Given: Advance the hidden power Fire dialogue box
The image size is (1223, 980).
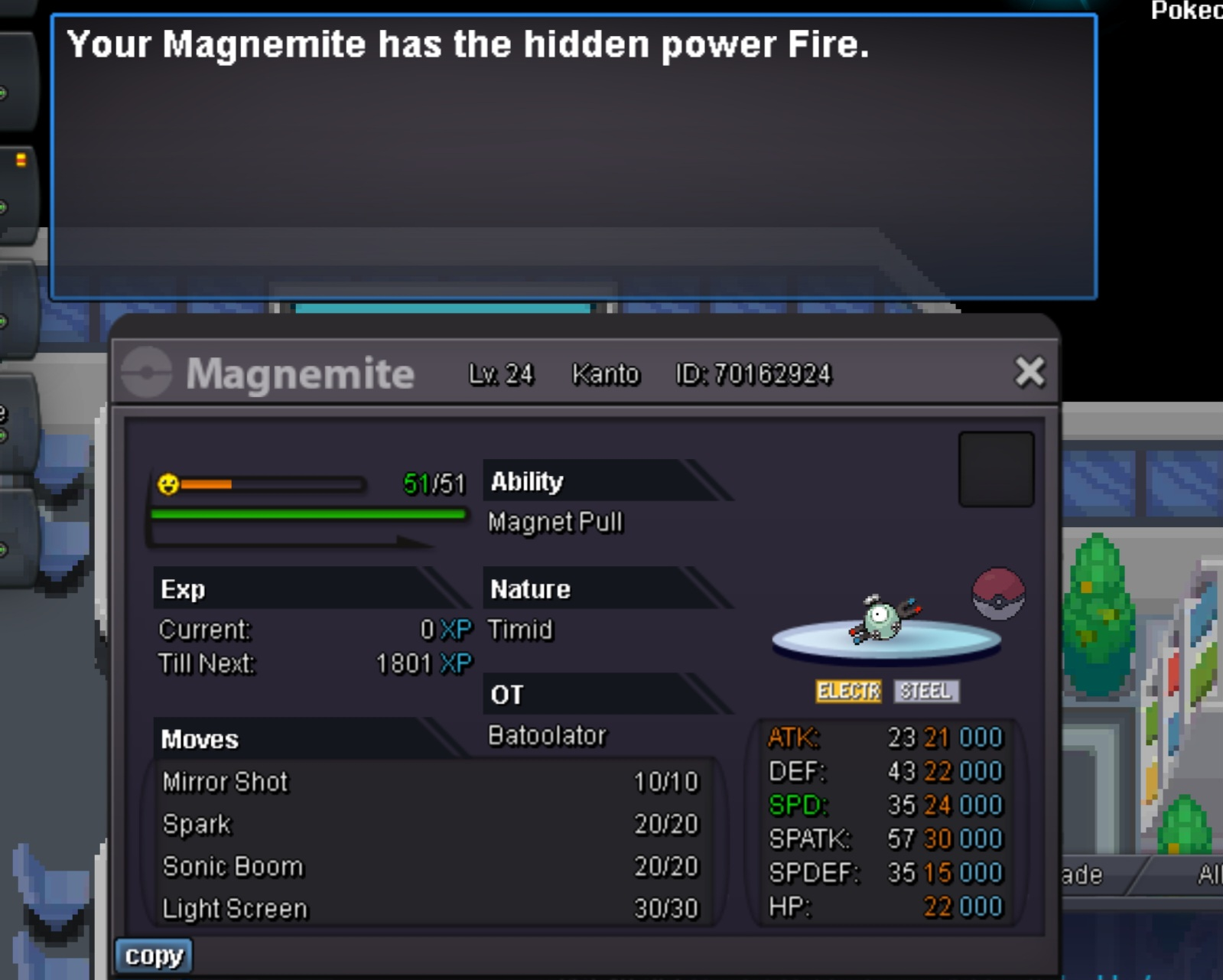Looking at the screenshot, I should click(x=574, y=157).
